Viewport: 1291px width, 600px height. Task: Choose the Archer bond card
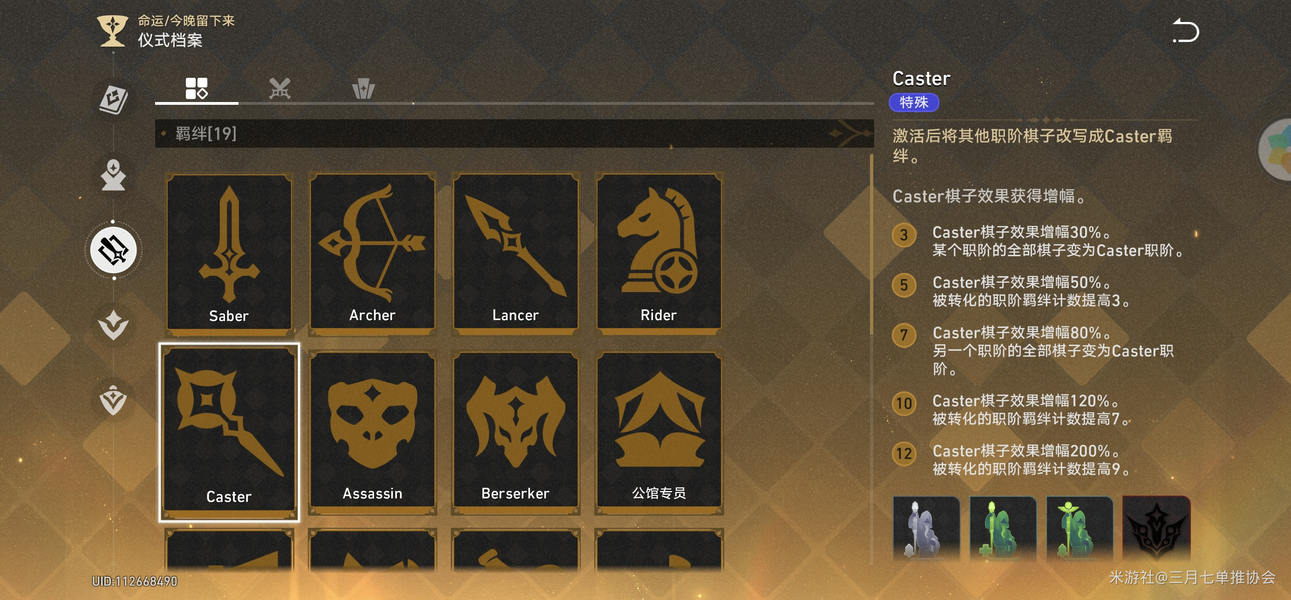(x=372, y=252)
